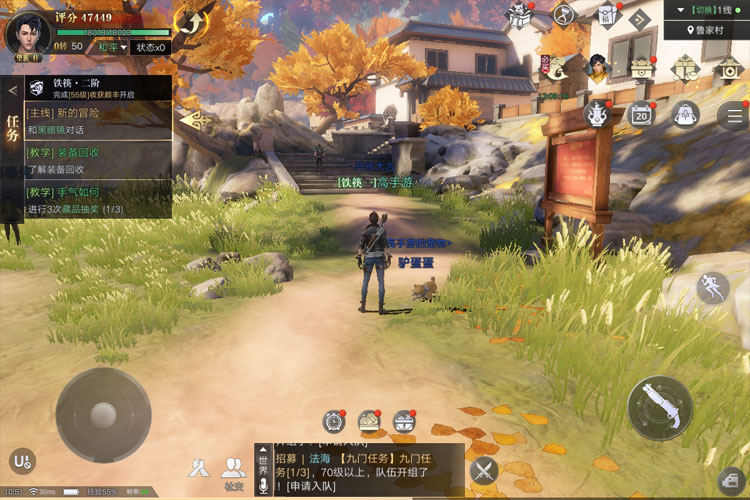Collapse the quest panel with the left arrow

coord(12,90)
